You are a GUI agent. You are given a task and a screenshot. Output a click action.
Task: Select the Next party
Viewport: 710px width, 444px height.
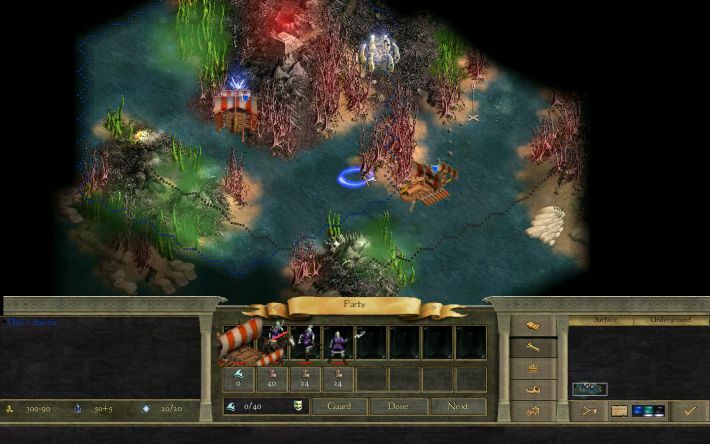(x=458, y=407)
